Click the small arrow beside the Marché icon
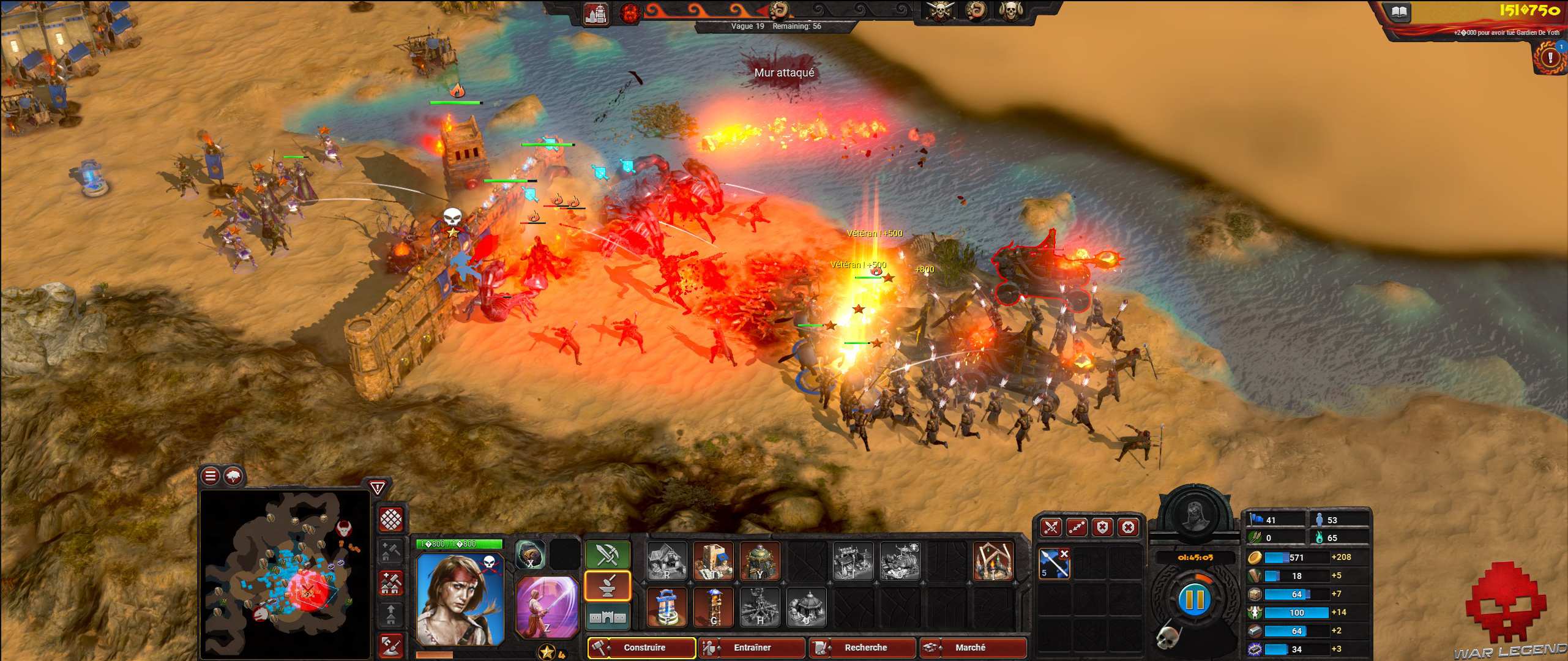Screen dimensions: 1568x661 pos(941,648)
